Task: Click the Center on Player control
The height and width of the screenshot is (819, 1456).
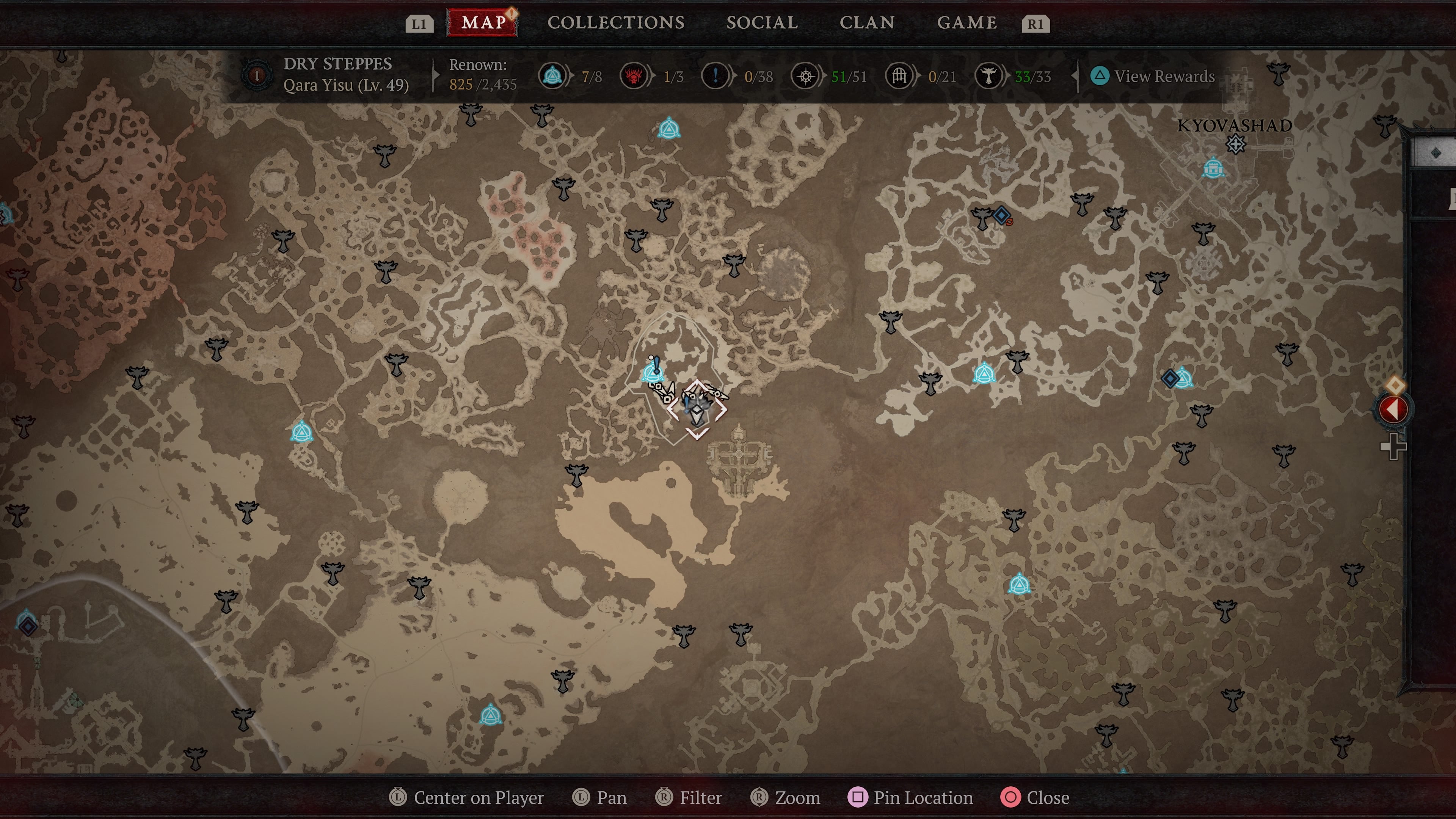Action: pos(468,797)
